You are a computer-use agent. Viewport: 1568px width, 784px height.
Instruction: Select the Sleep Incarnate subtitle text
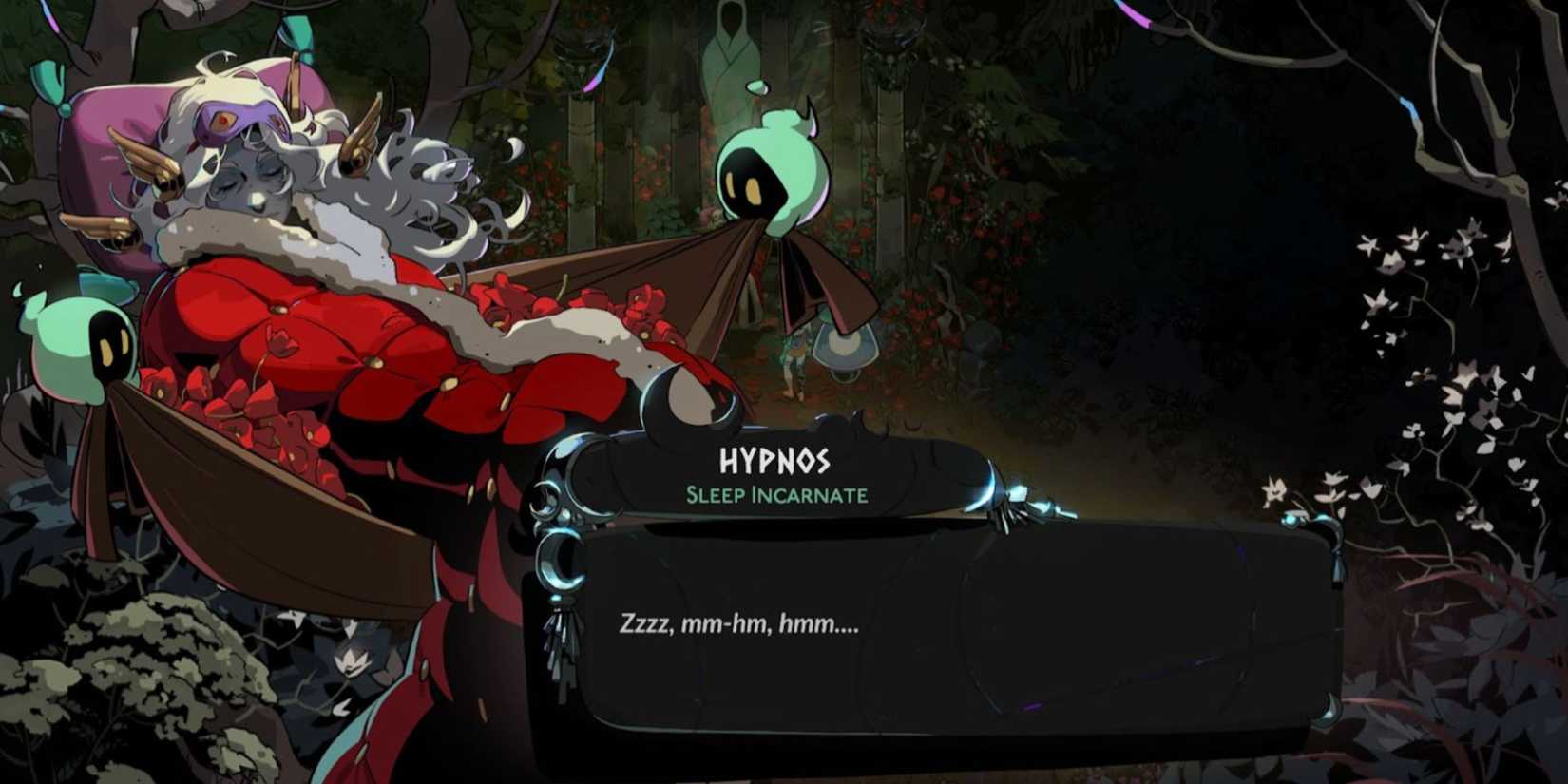[x=776, y=494]
